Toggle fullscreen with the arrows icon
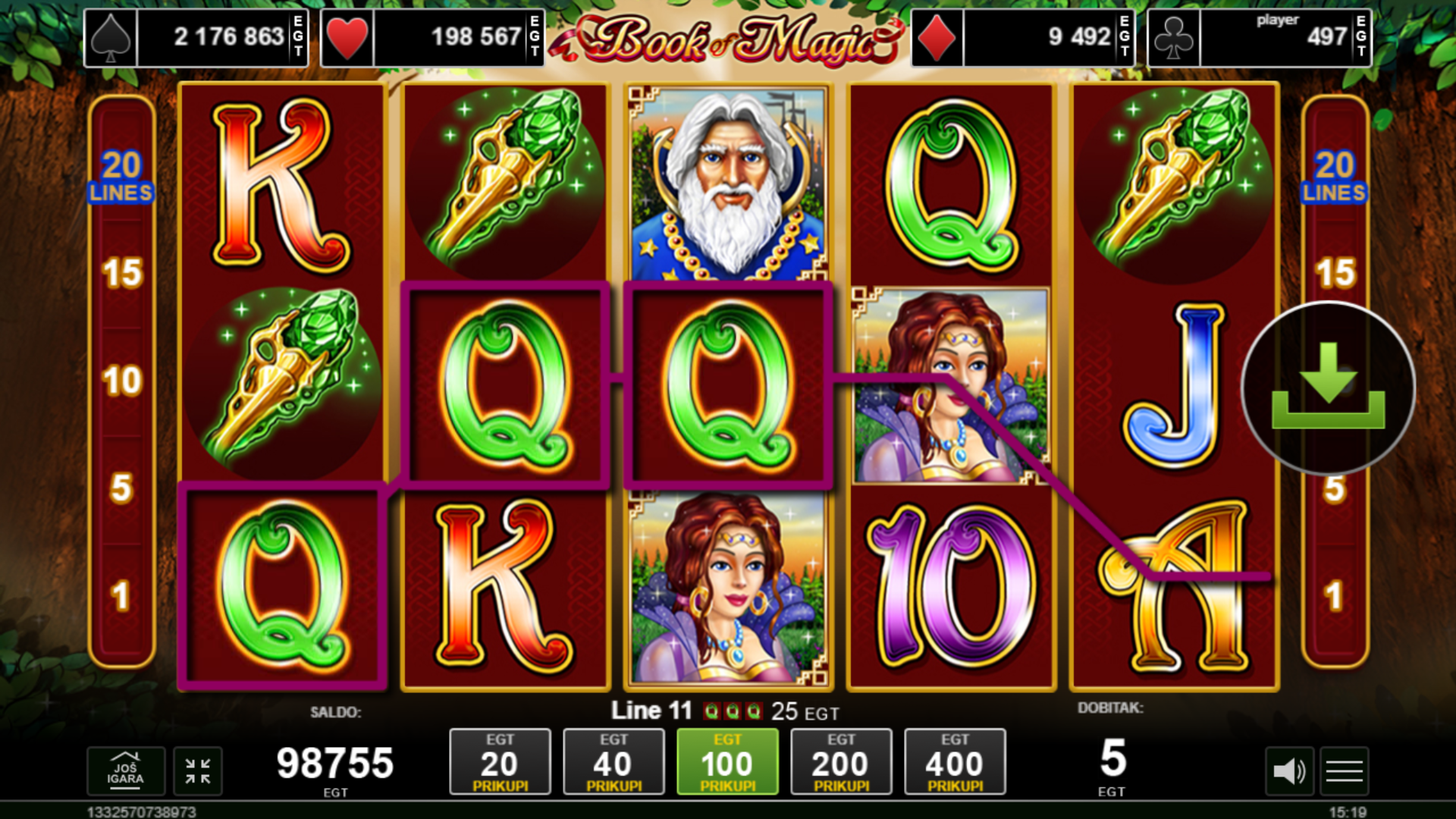 click(198, 771)
